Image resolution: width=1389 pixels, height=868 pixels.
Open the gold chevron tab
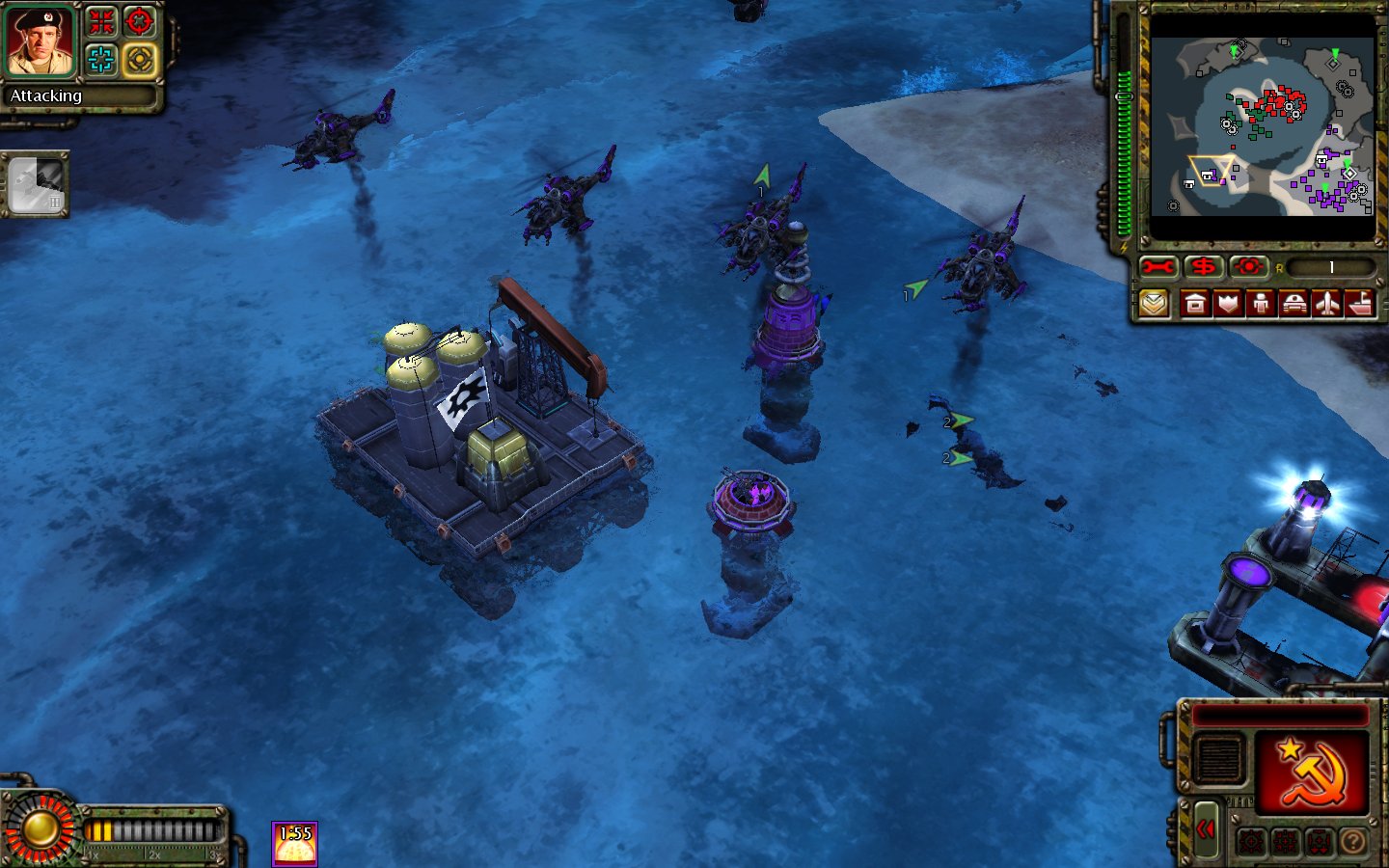tap(1154, 305)
